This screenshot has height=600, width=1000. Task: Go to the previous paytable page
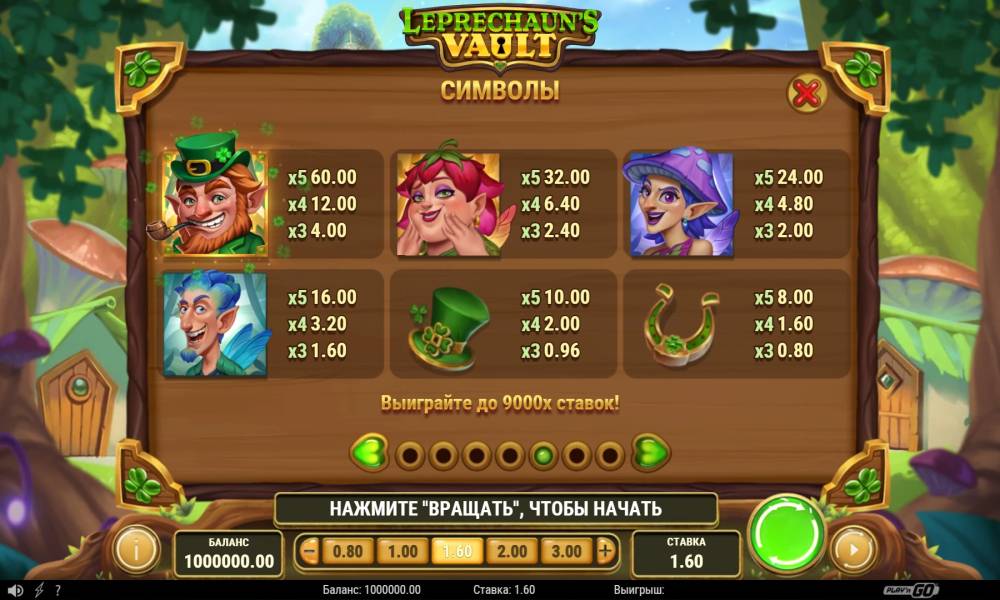[369, 454]
